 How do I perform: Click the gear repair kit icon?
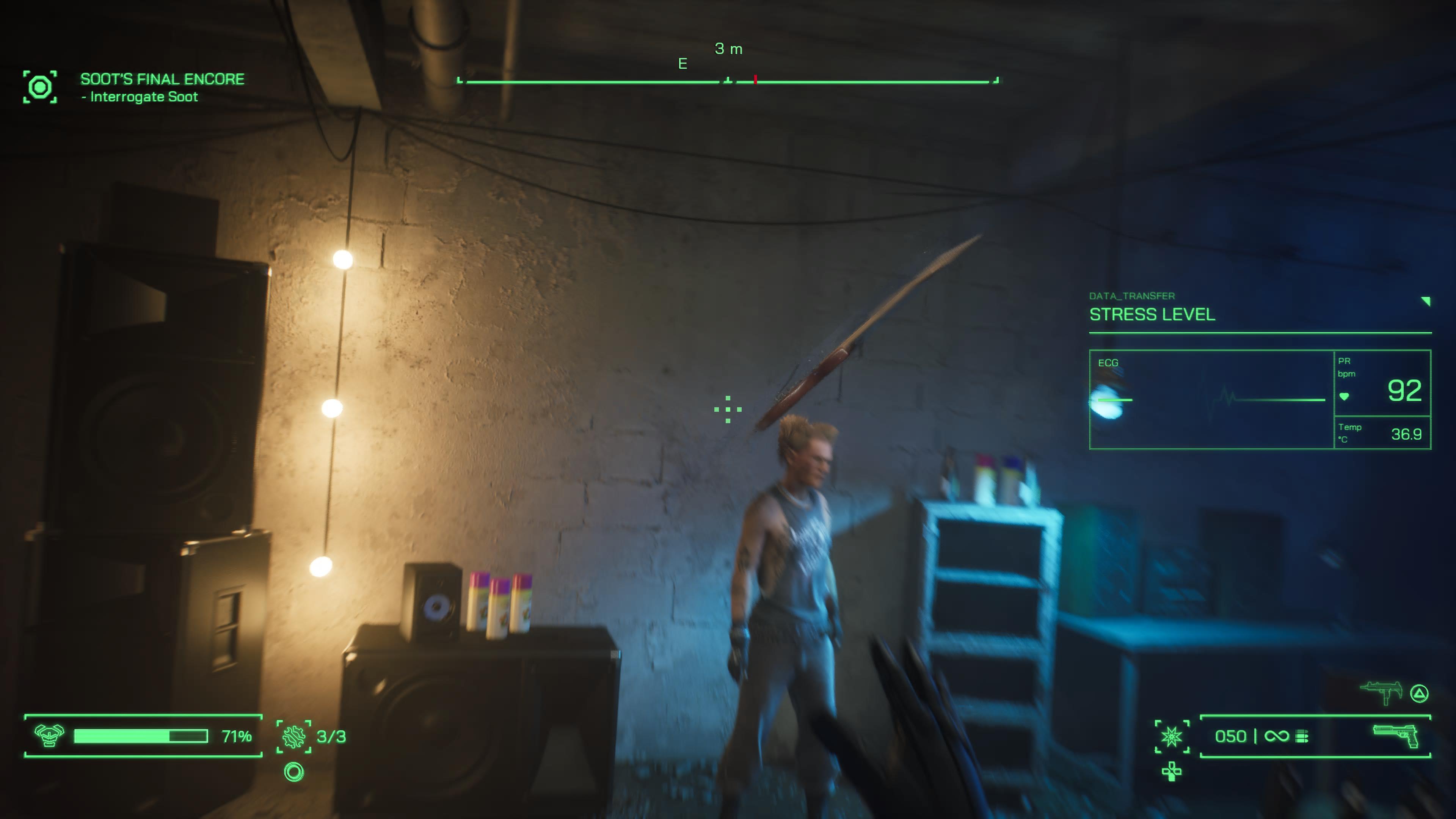click(294, 736)
